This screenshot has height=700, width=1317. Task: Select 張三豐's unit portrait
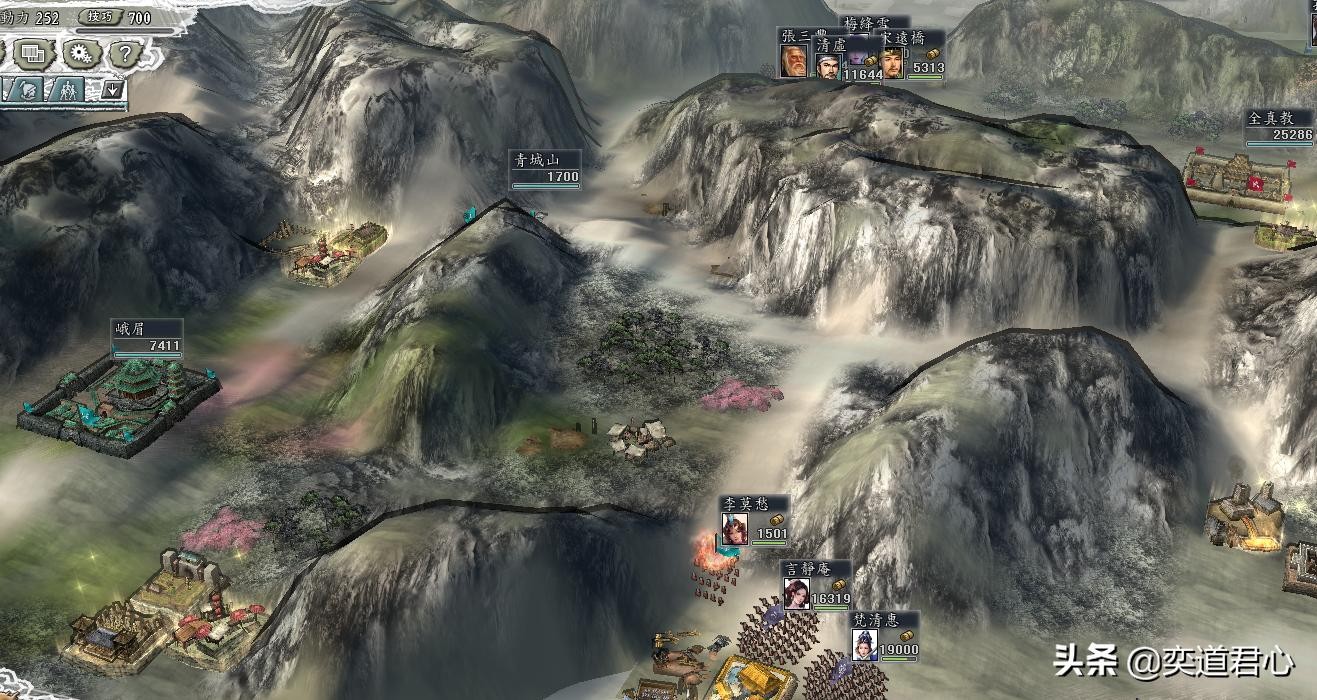tap(794, 62)
